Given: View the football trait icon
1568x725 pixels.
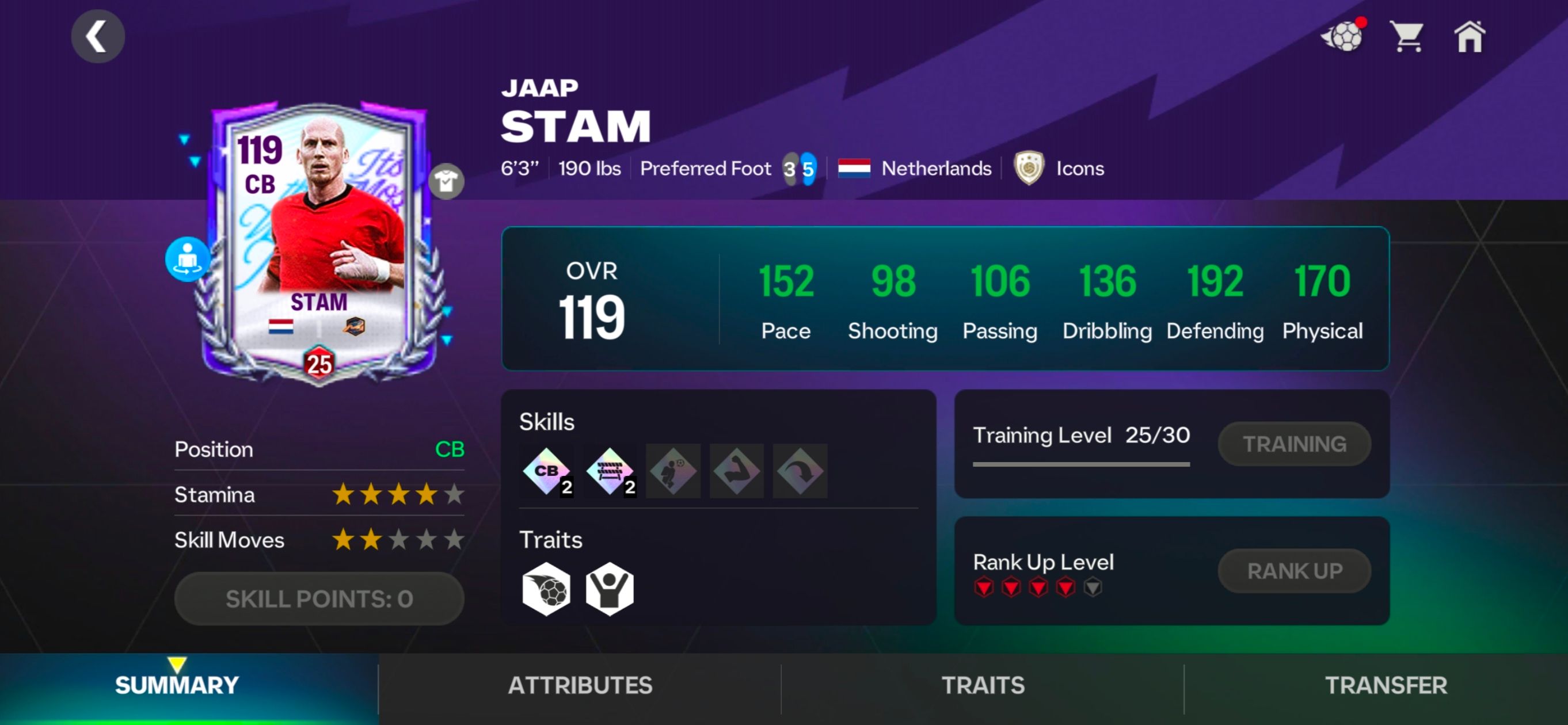Looking at the screenshot, I should tap(547, 589).
